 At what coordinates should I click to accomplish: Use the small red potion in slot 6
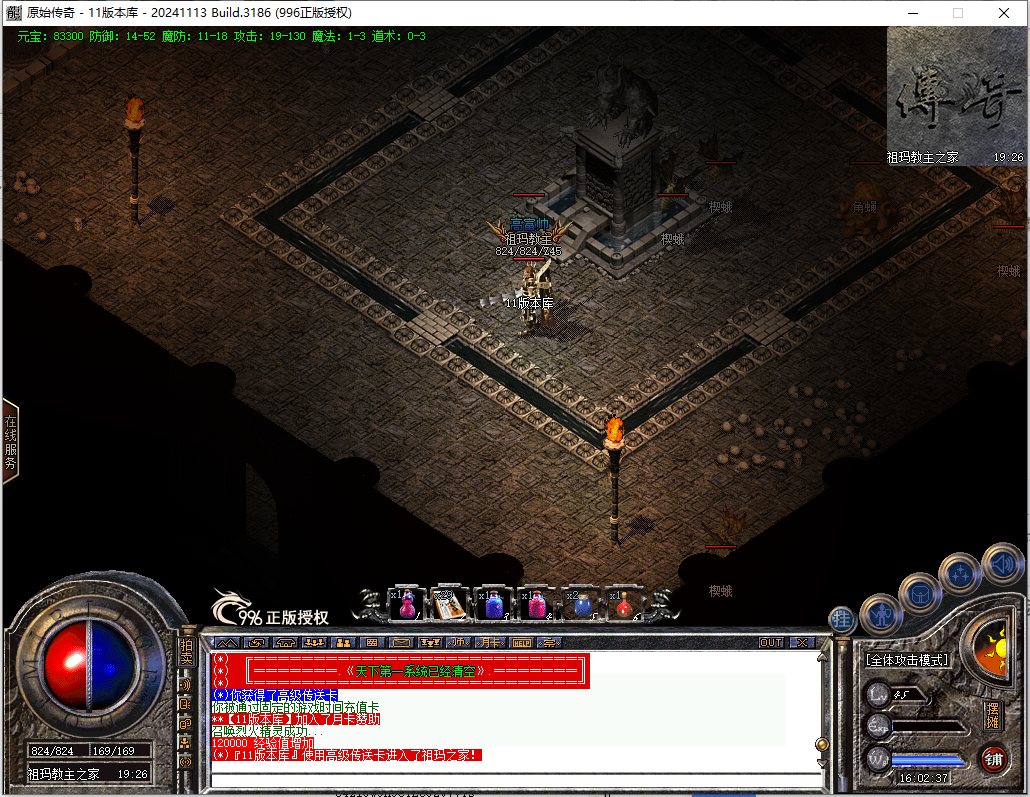point(625,604)
